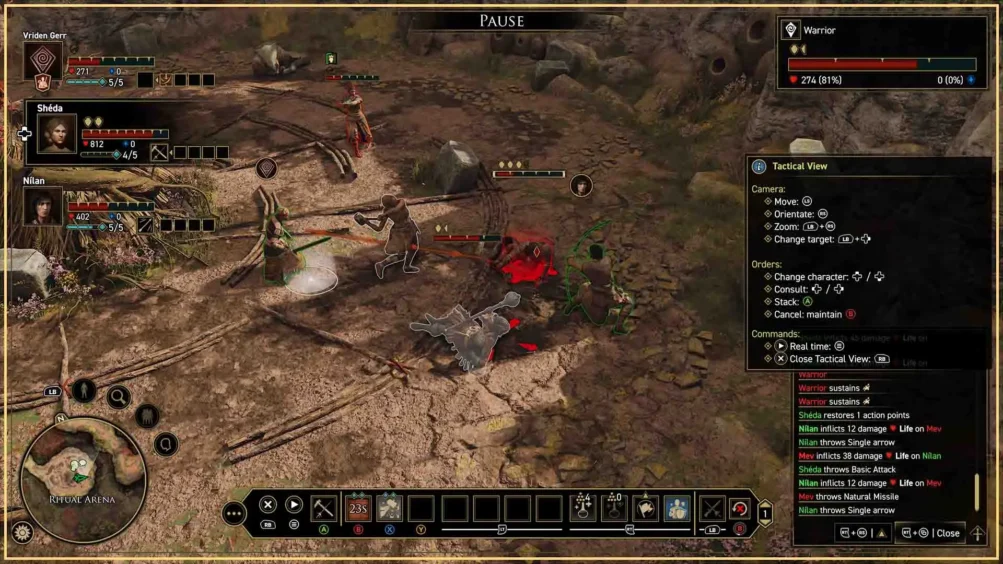This screenshot has height=564, width=1003.
Task: Select the blue character figure ability
Action: coord(677,508)
